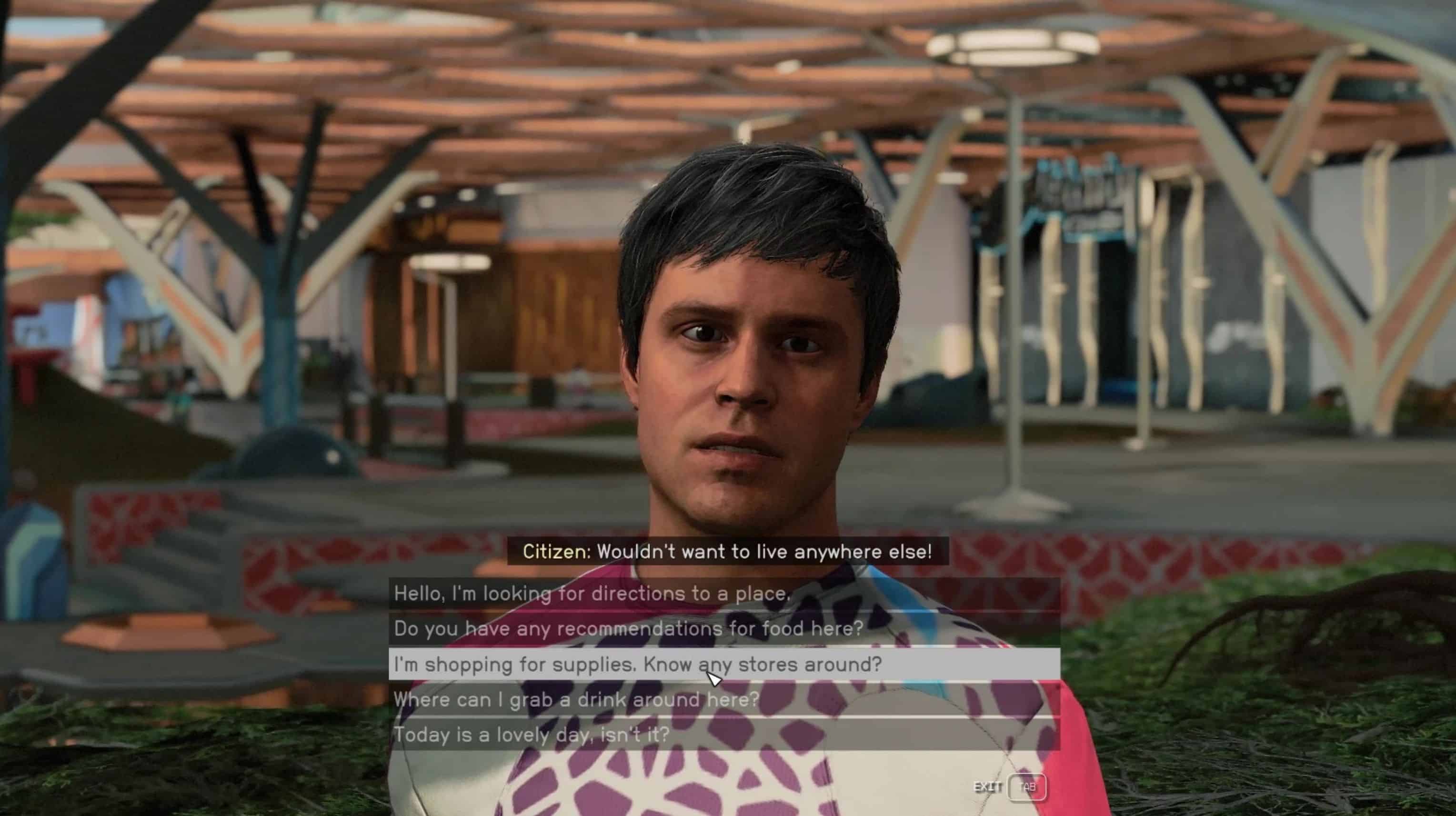Select the shopping for supplies reply
The height and width of the screenshot is (816, 1456).
(638, 664)
